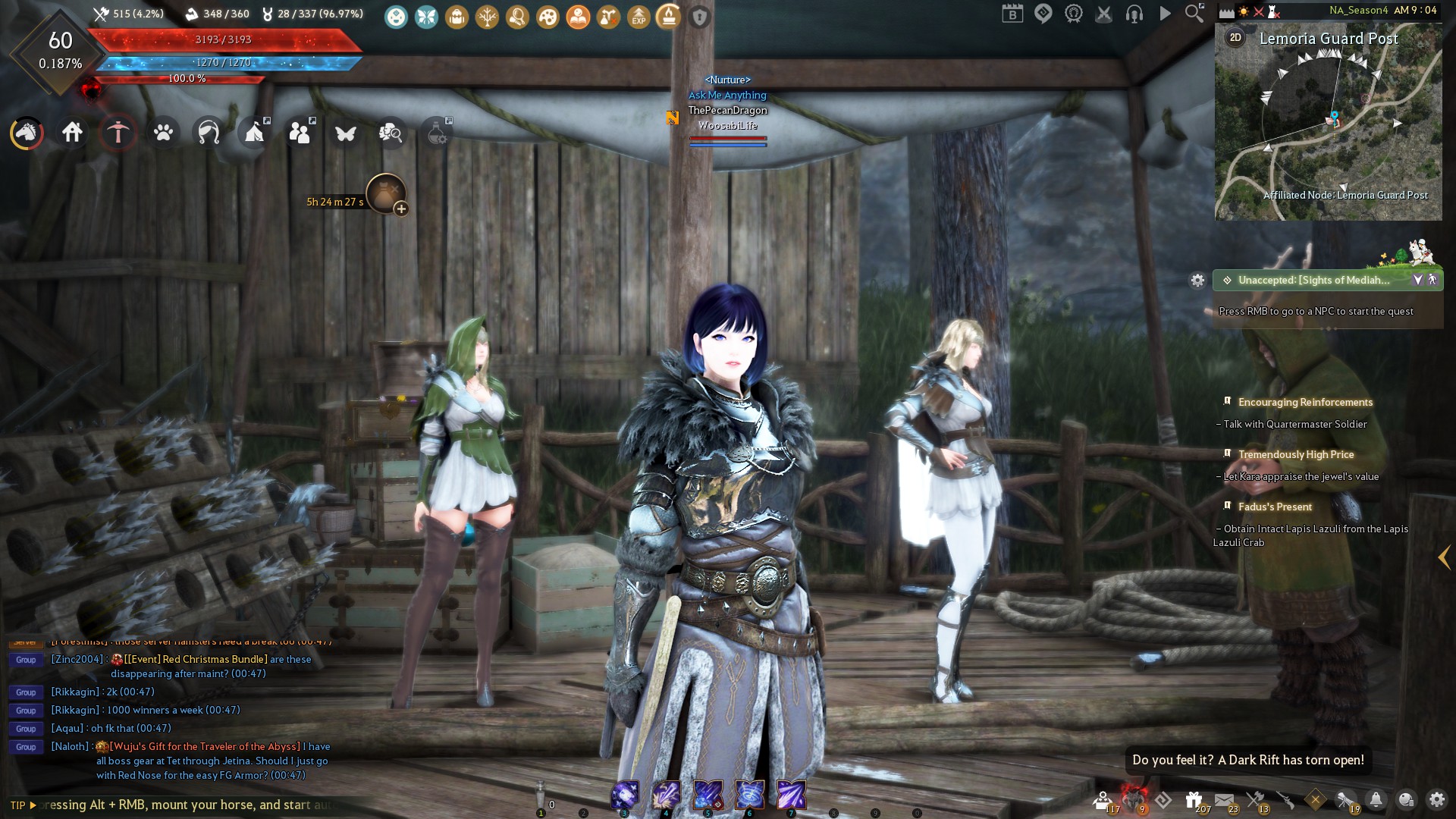Open the gift box icon showing 207
Viewport: 1456px width, 819px height.
point(1193,799)
